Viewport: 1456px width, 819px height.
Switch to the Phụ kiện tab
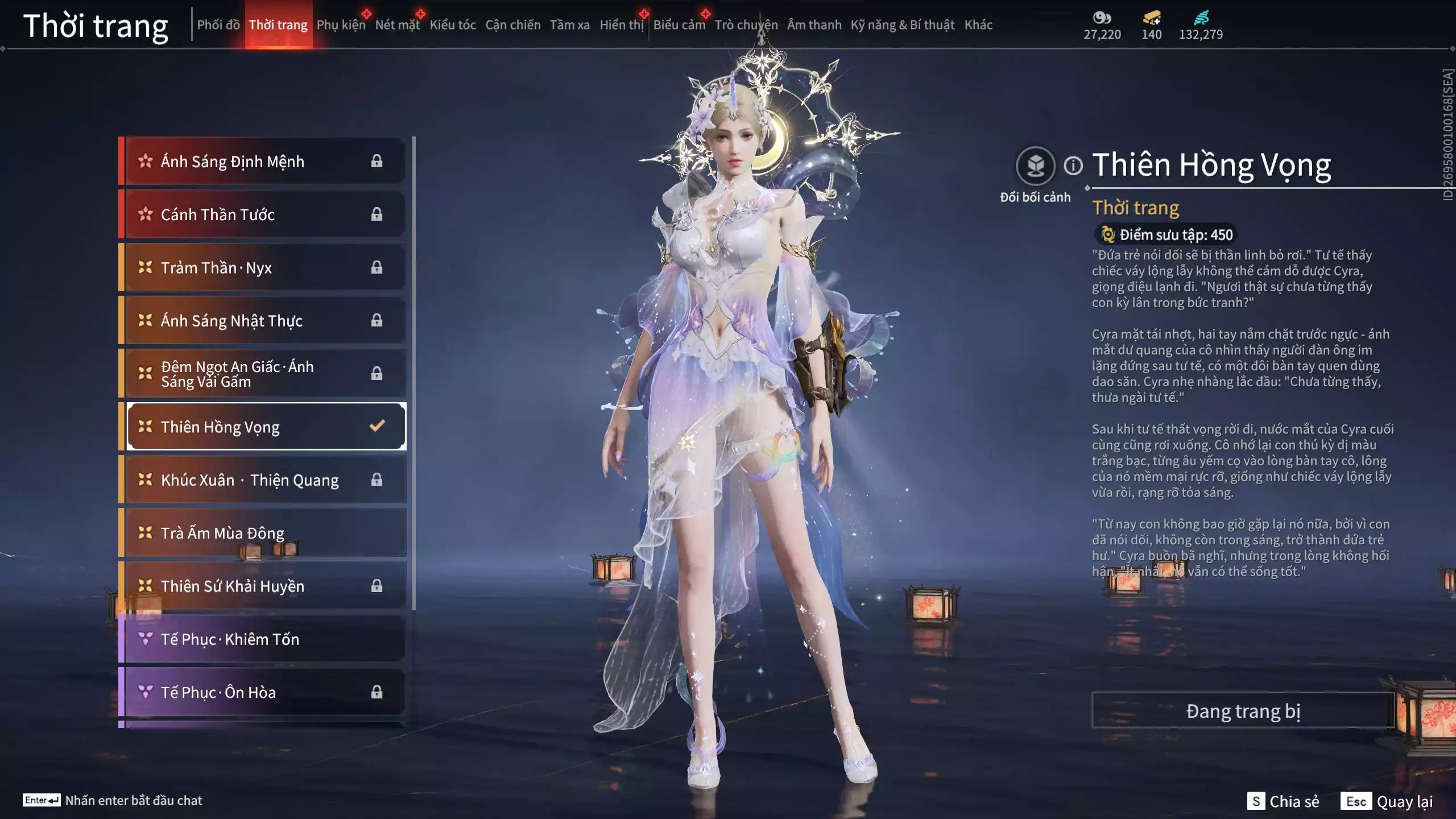click(340, 25)
